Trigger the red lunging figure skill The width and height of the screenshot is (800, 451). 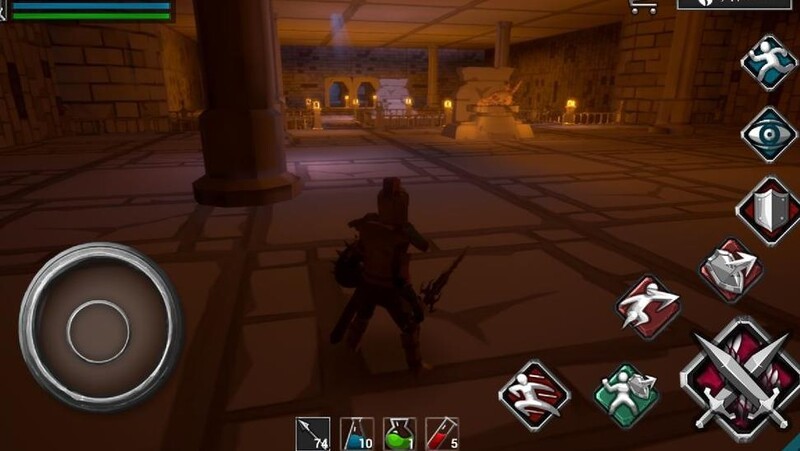(647, 305)
